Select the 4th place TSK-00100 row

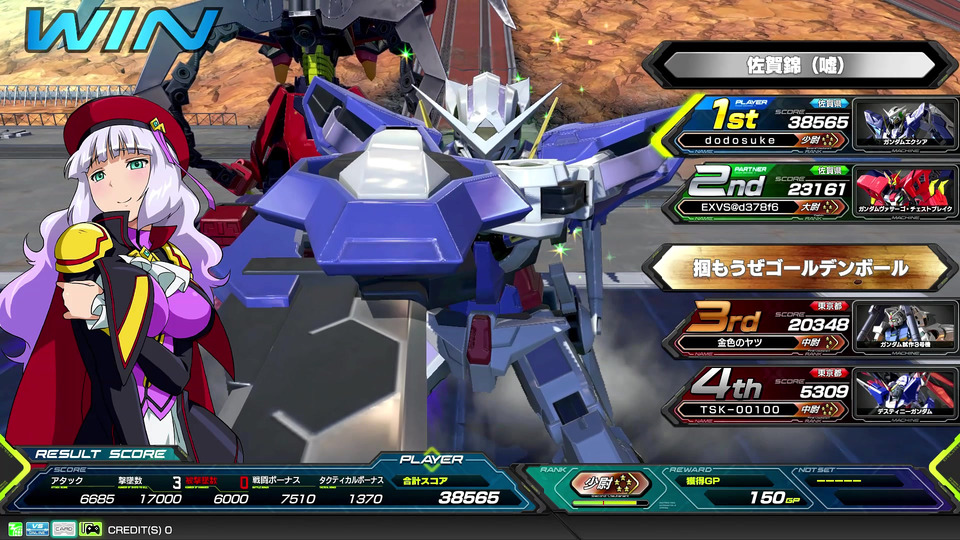click(x=770, y=395)
